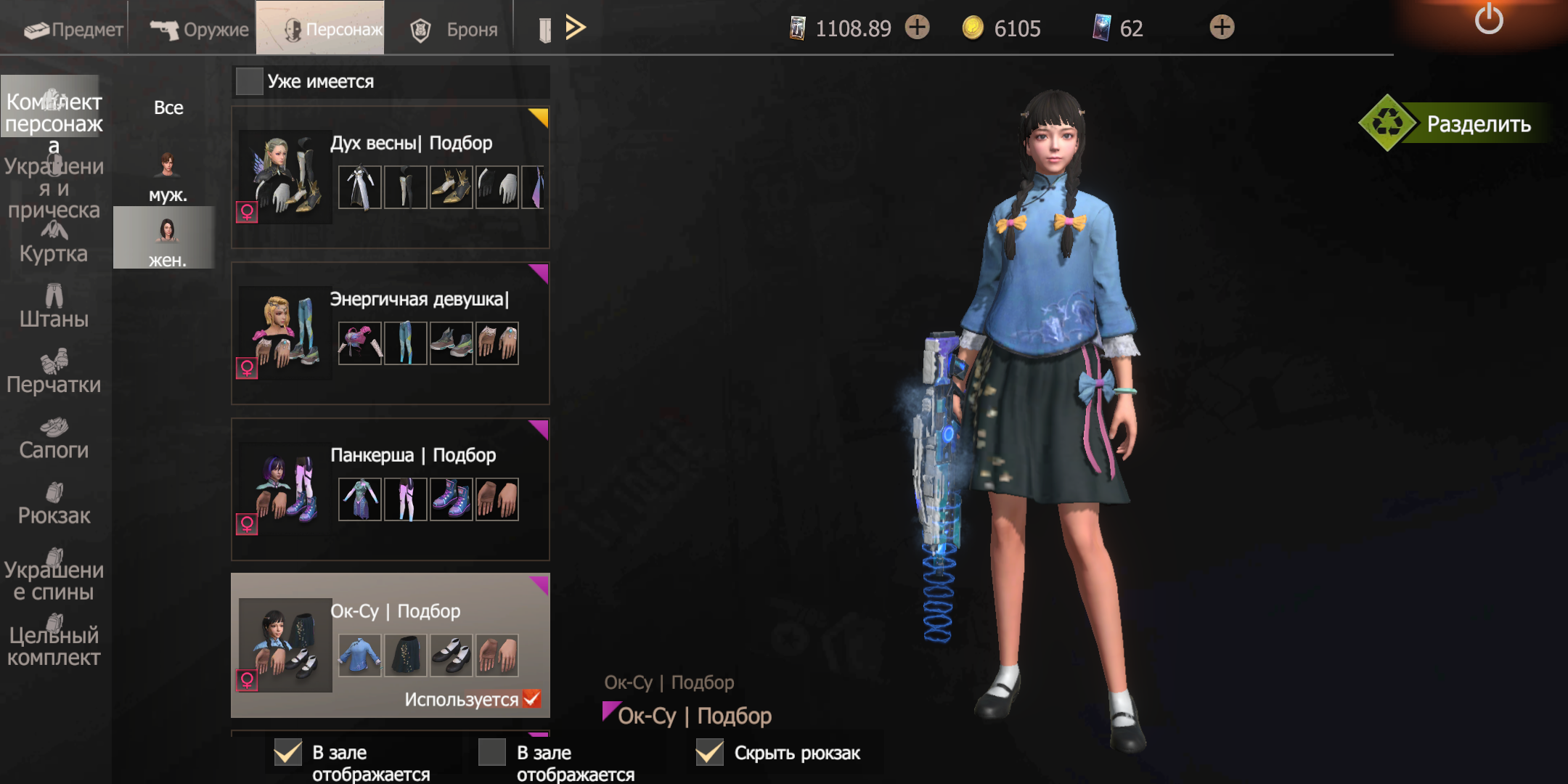Image resolution: width=1568 pixels, height=784 pixels.
Task: Open the Куртка category
Action: (x=54, y=244)
